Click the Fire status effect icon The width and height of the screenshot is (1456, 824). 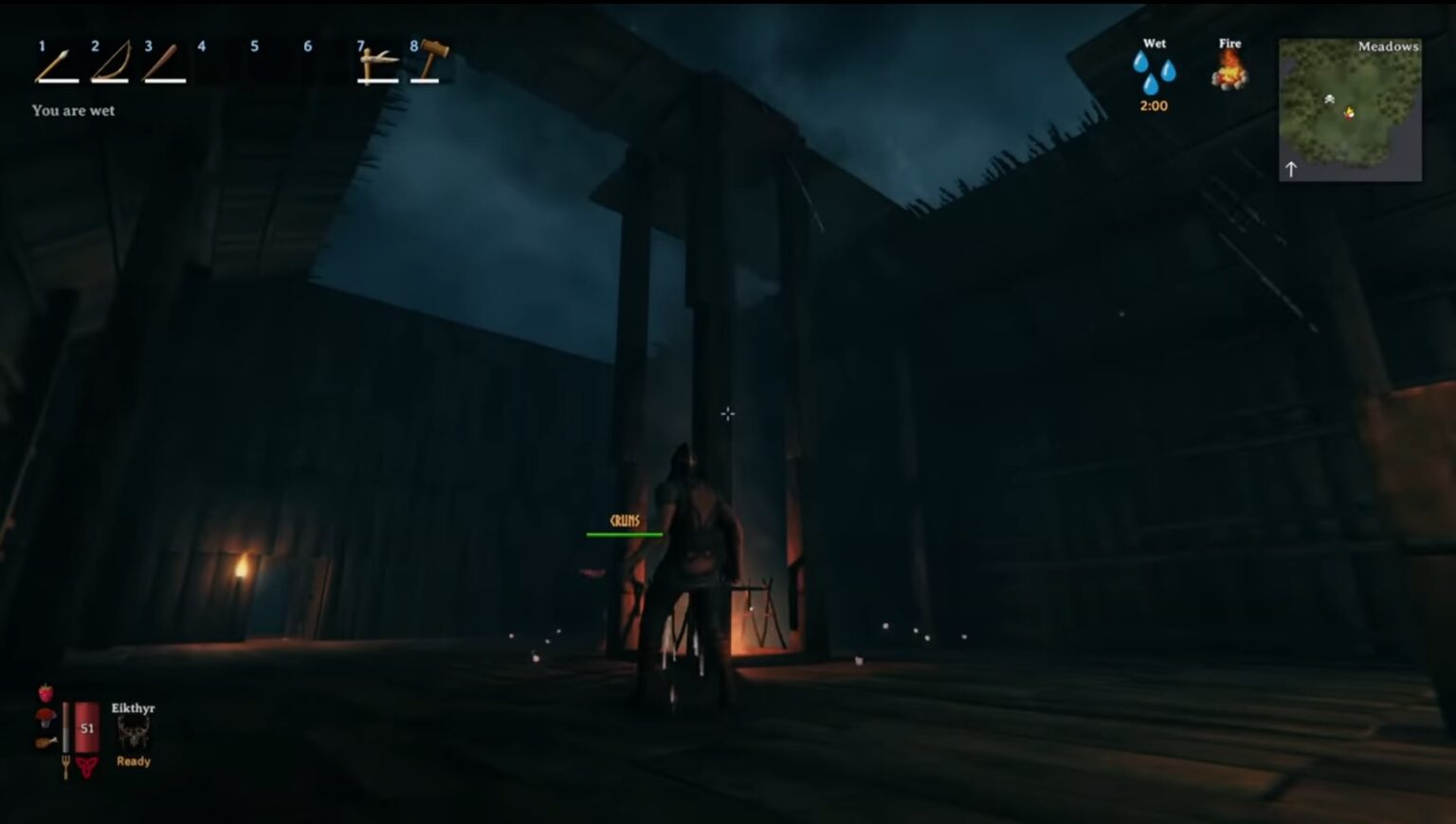click(x=1230, y=71)
